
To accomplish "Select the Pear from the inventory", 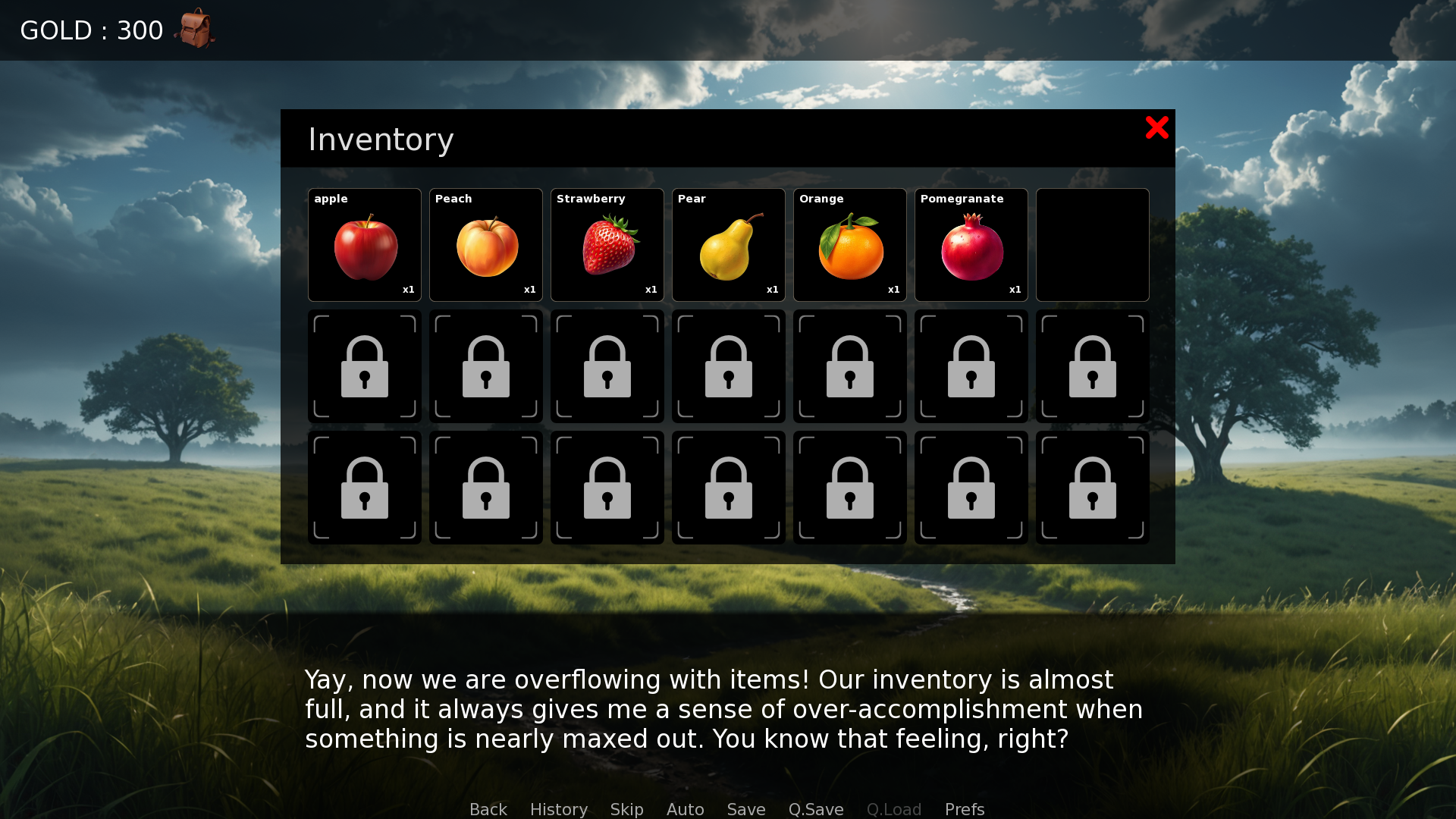I will click(x=728, y=244).
